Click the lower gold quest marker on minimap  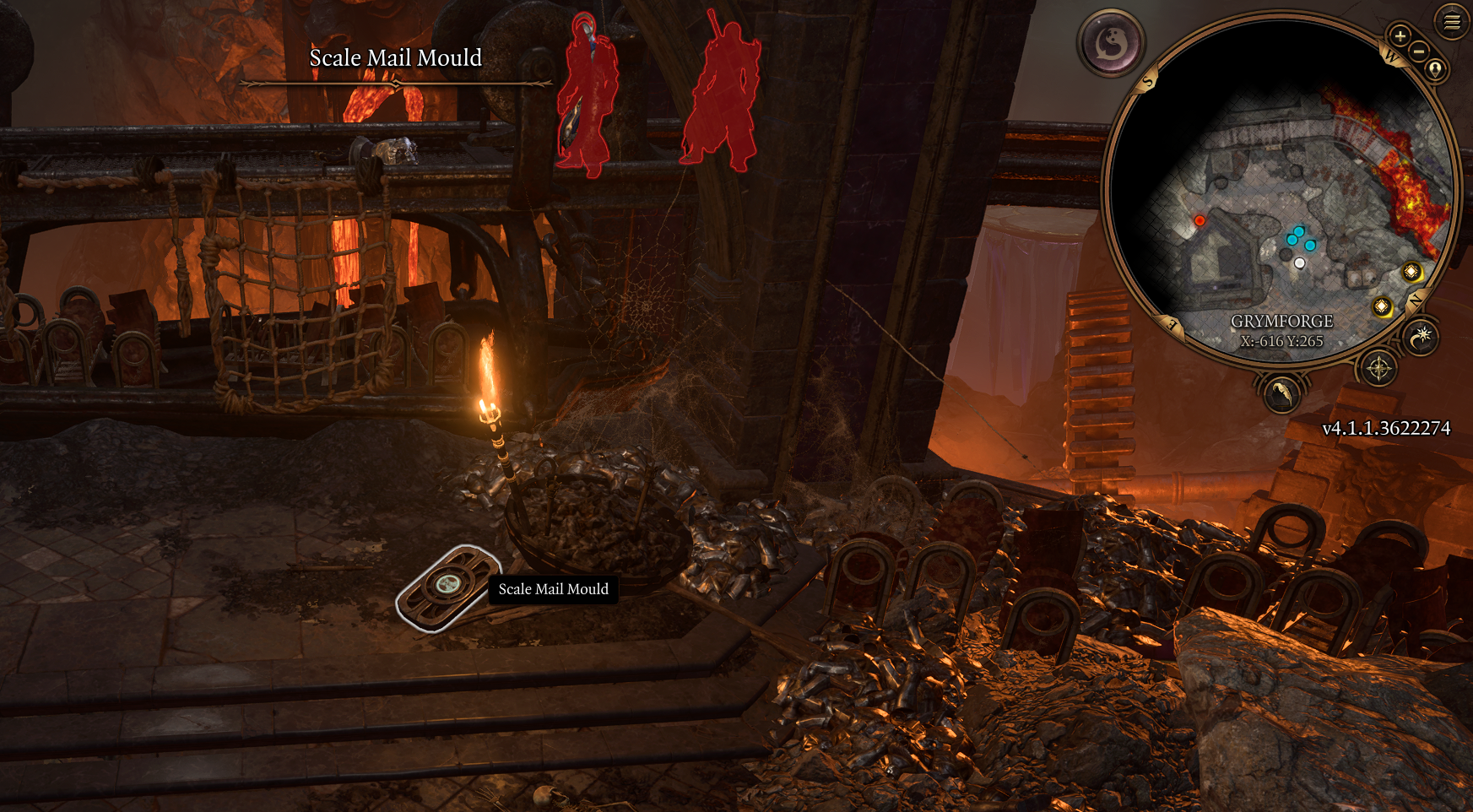tap(1382, 306)
